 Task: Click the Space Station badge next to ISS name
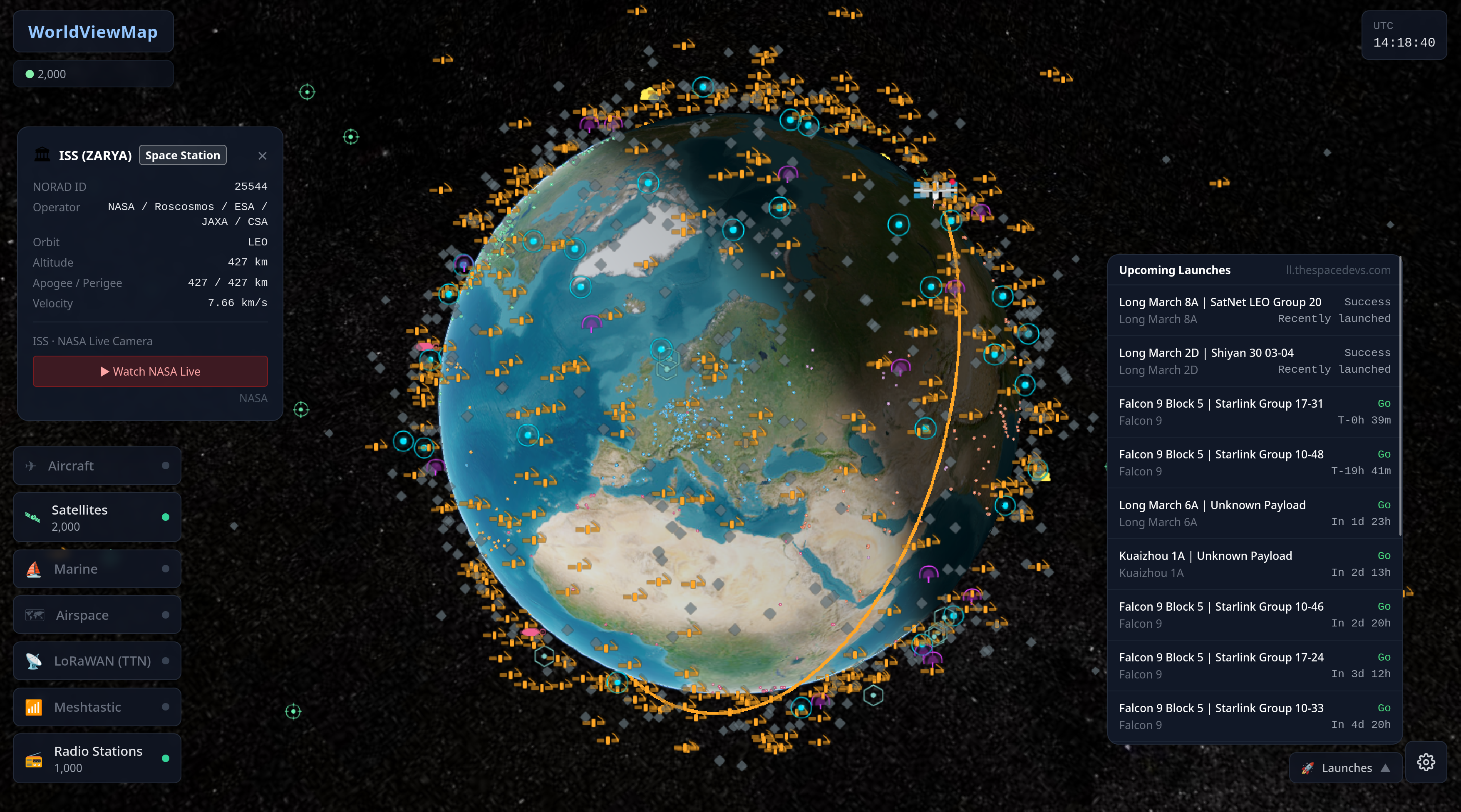pos(182,155)
